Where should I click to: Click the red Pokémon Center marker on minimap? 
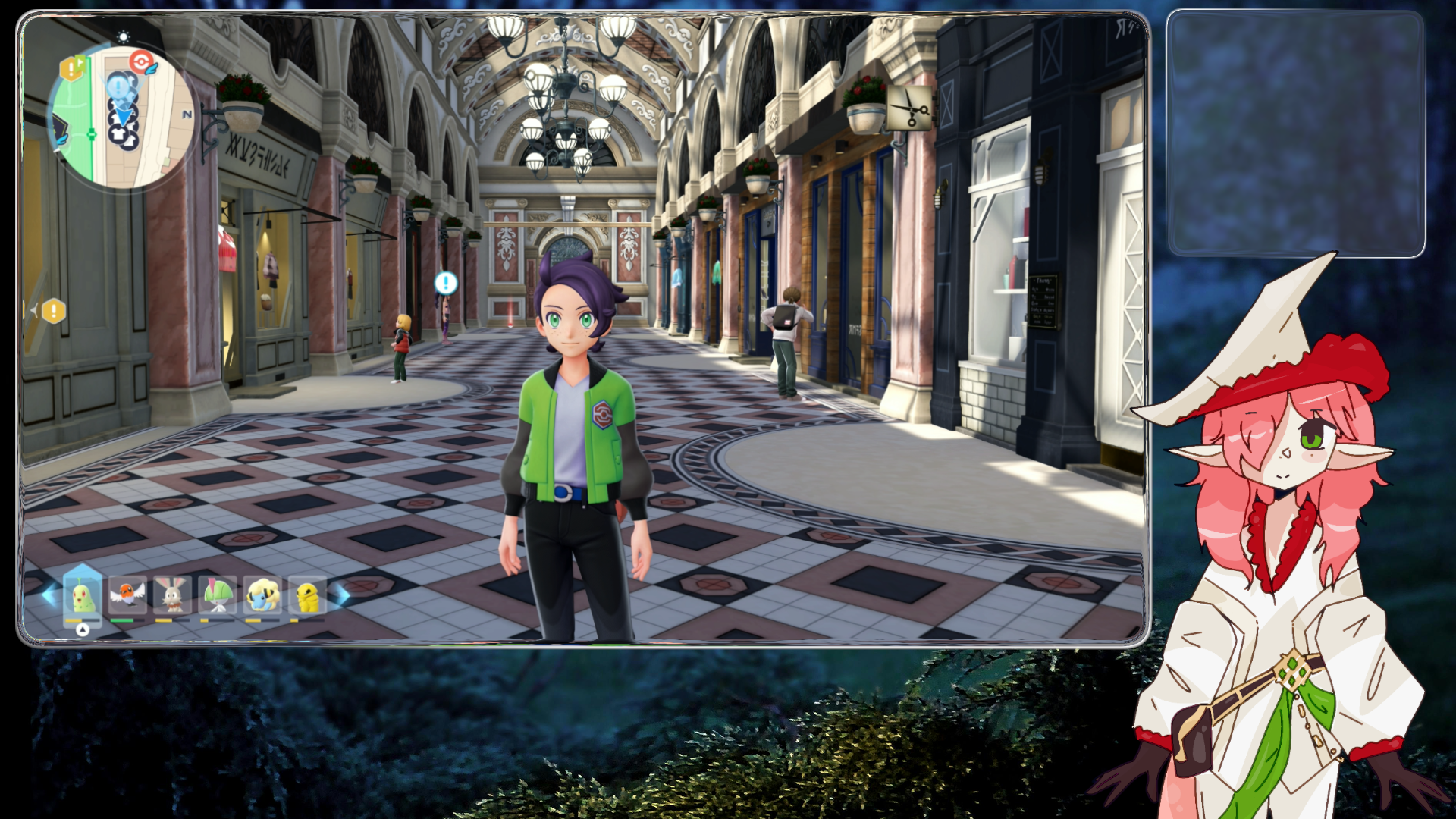click(x=141, y=61)
